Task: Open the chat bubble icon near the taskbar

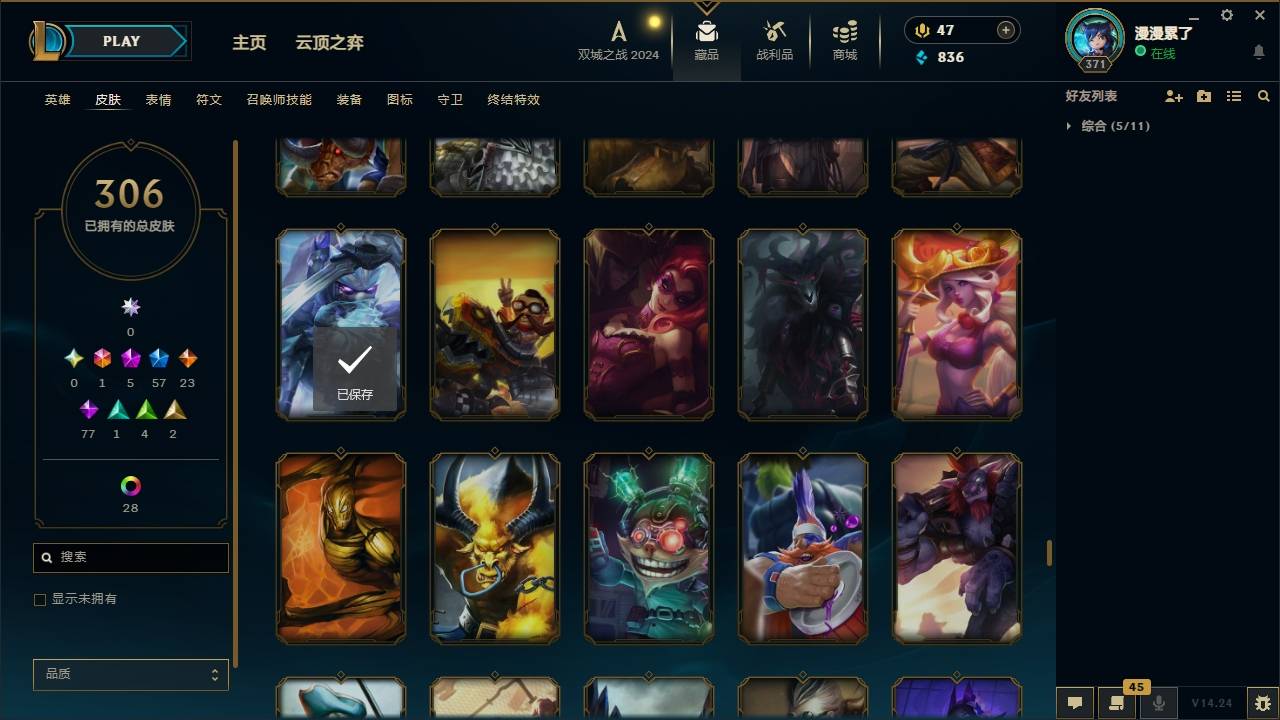Action: [1075, 703]
